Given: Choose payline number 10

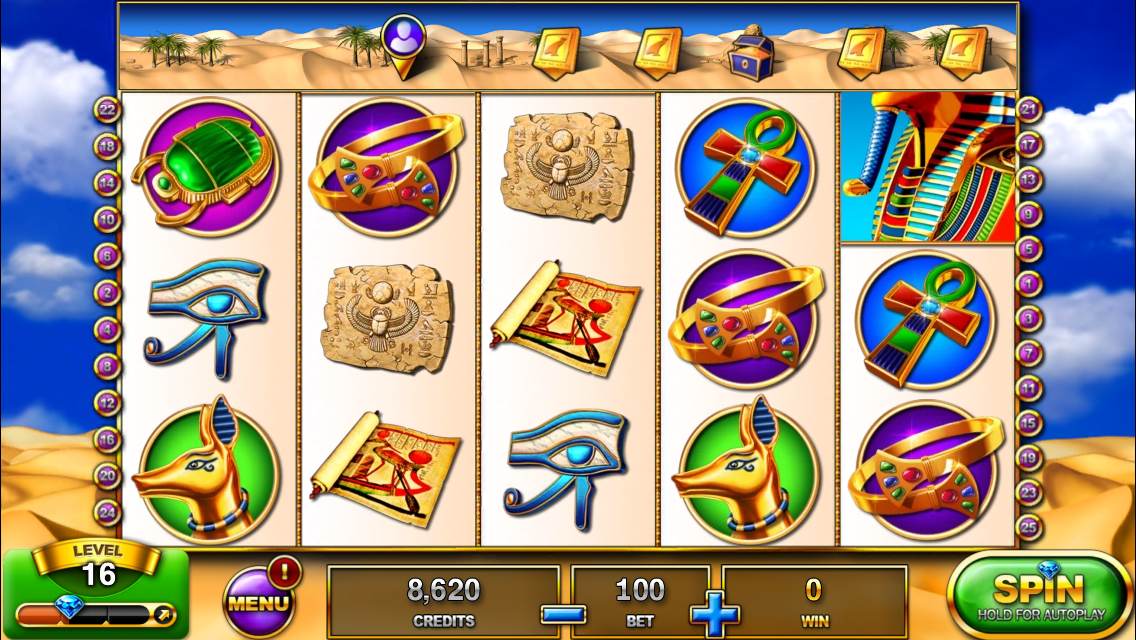Looking at the screenshot, I should [107, 219].
